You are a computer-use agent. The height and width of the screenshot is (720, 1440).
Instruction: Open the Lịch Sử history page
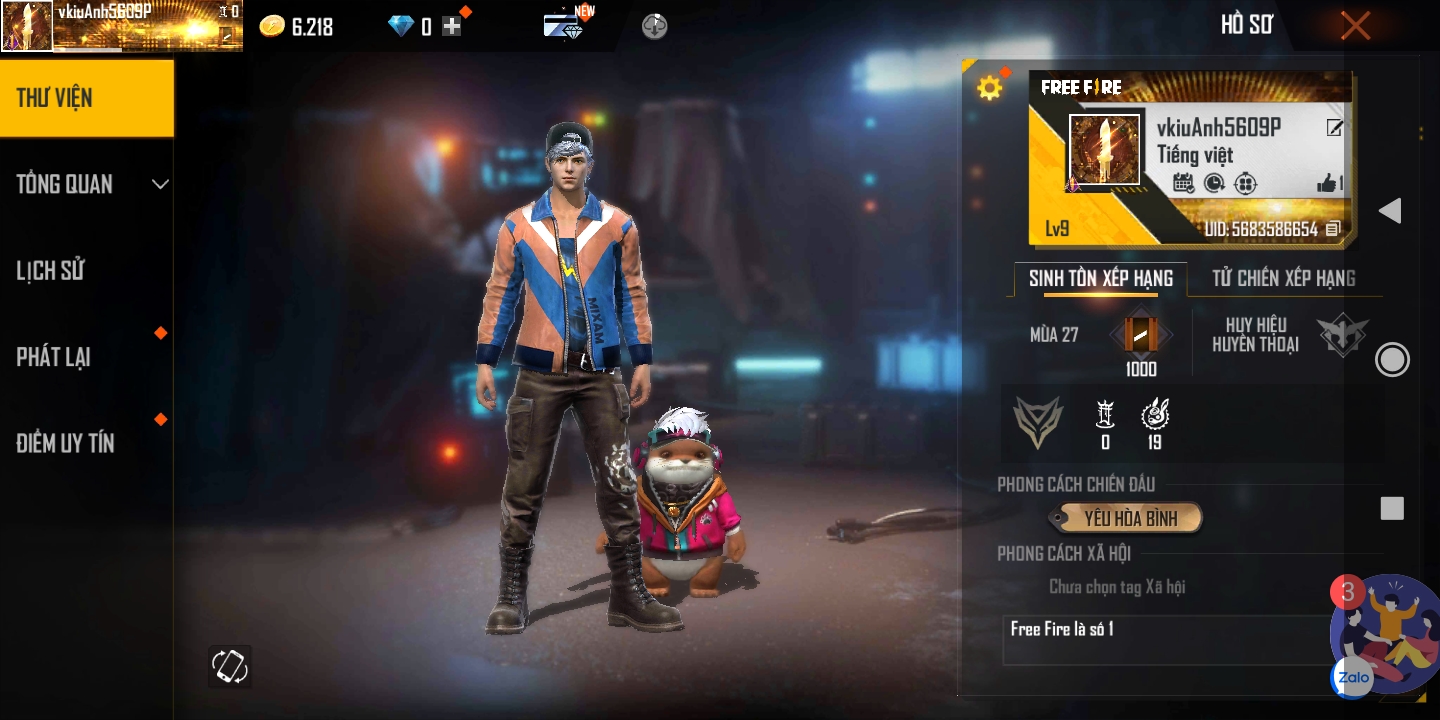[x=52, y=271]
